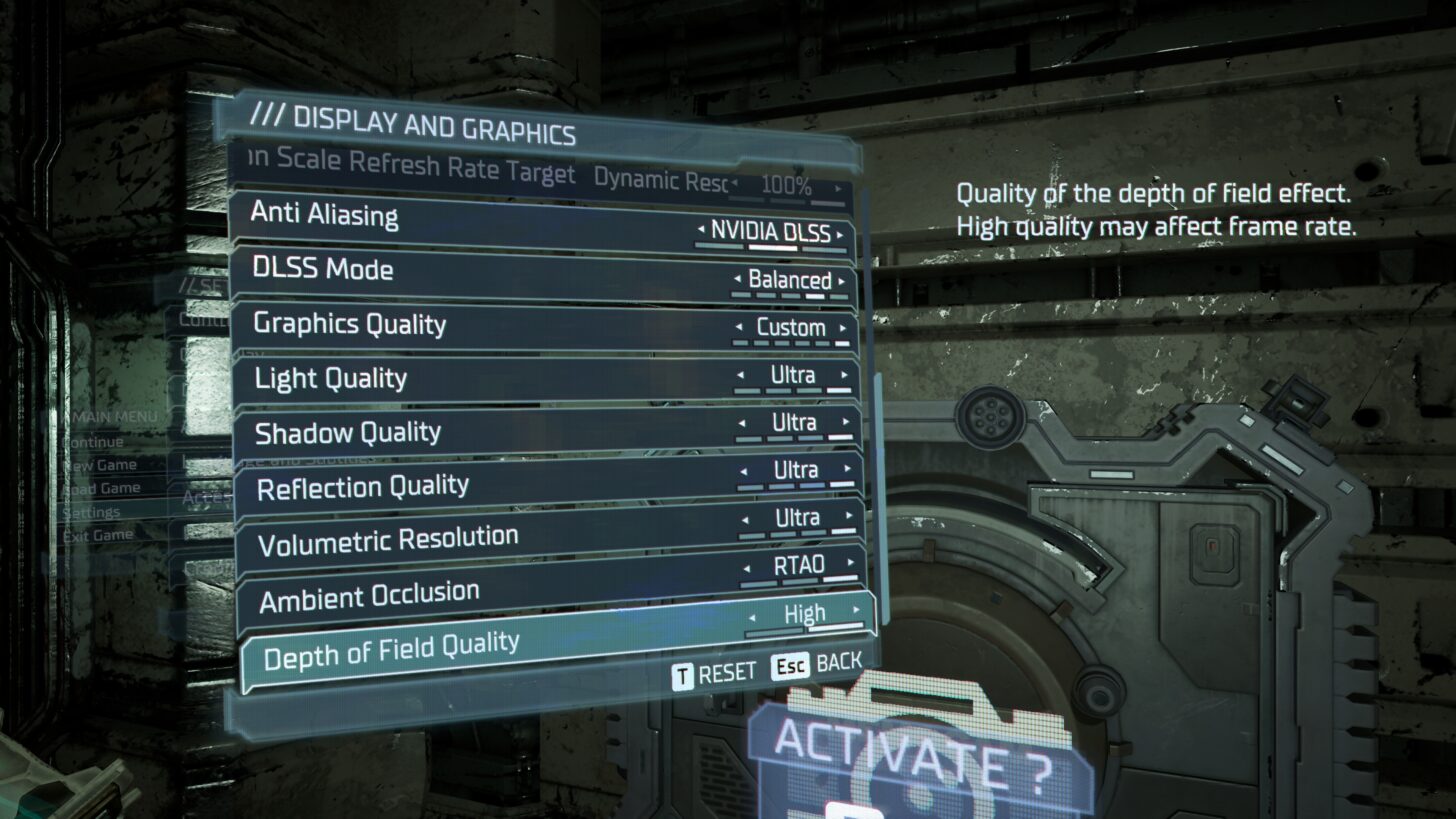Click left arrow beside Volumetric Resolution Ultra

click(x=745, y=518)
